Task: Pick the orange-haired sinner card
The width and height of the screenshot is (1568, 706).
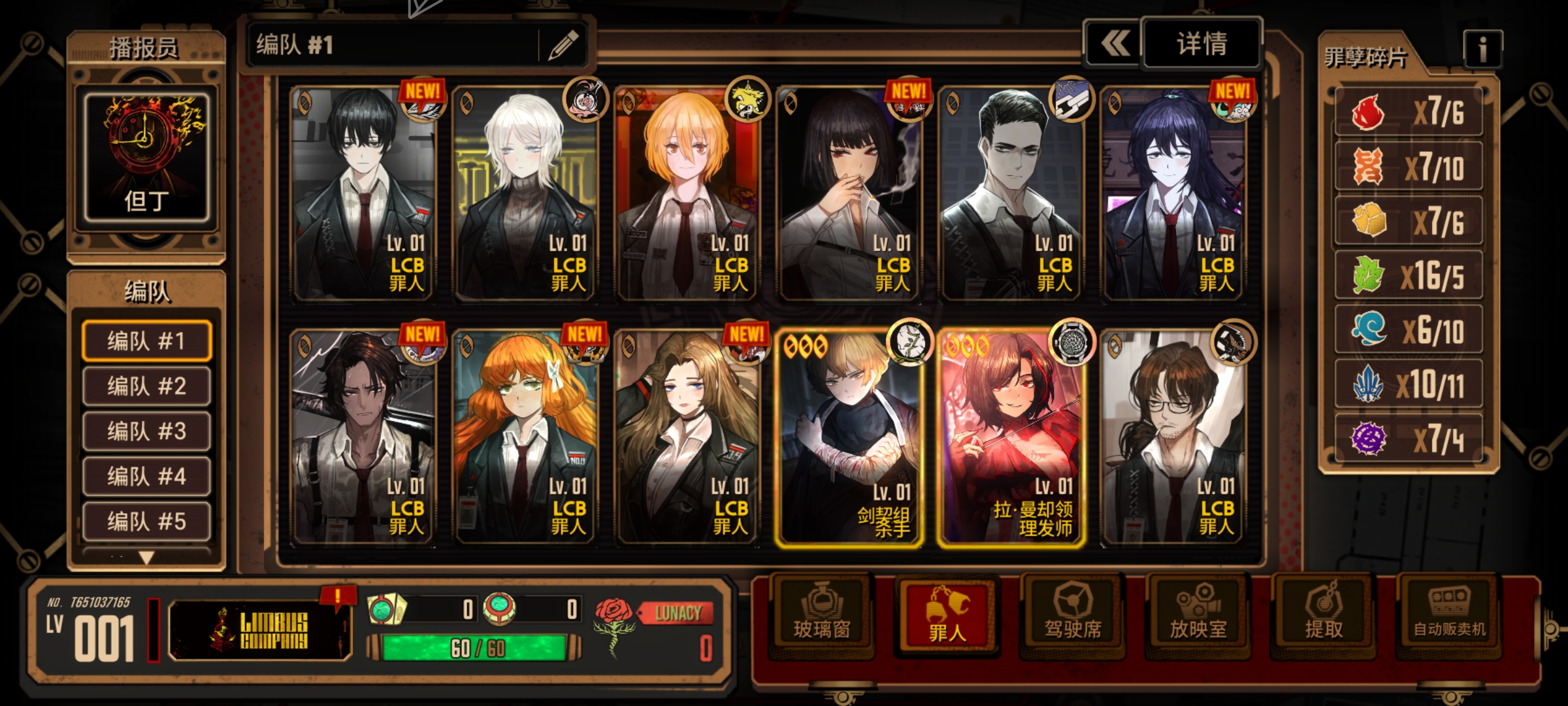Action: click(x=524, y=438)
